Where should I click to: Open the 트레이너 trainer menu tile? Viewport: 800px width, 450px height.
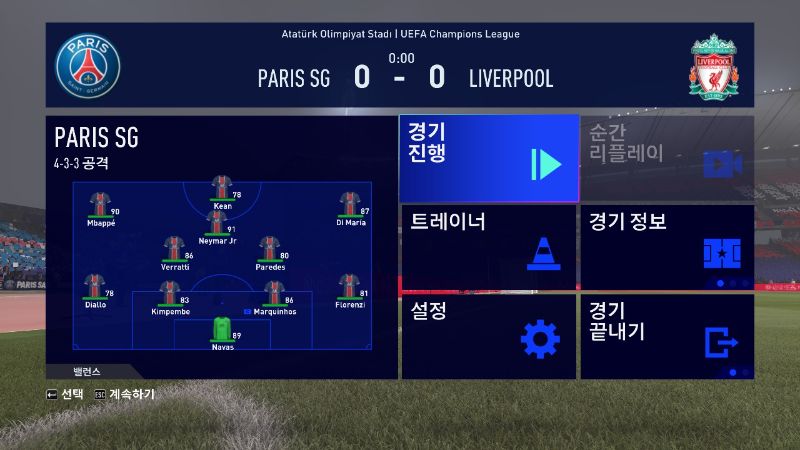click(489, 247)
